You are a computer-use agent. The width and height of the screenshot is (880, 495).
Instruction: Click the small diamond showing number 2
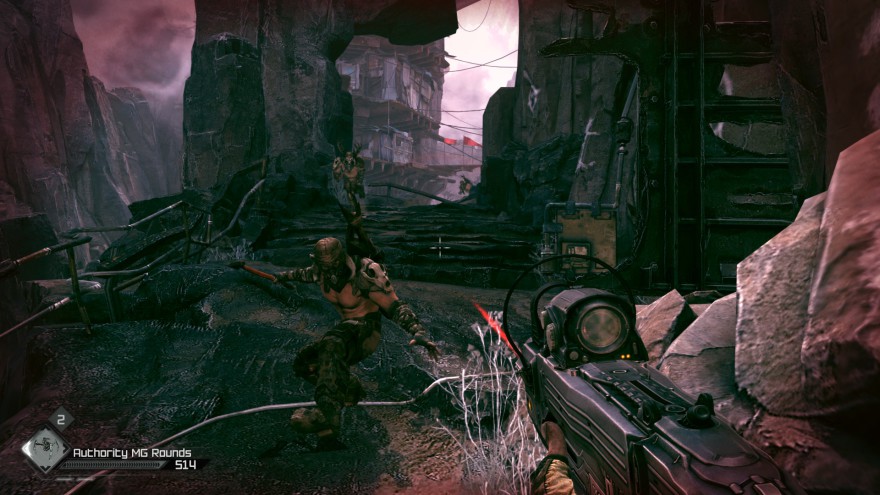click(x=60, y=421)
